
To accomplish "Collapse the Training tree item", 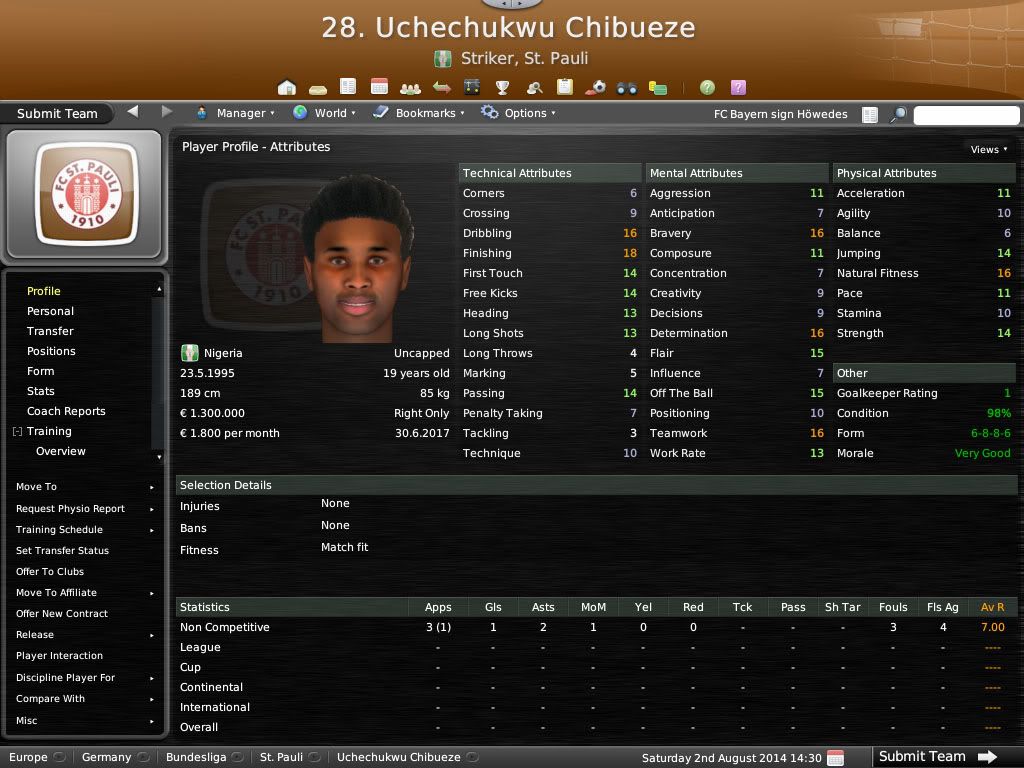I will point(17,431).
